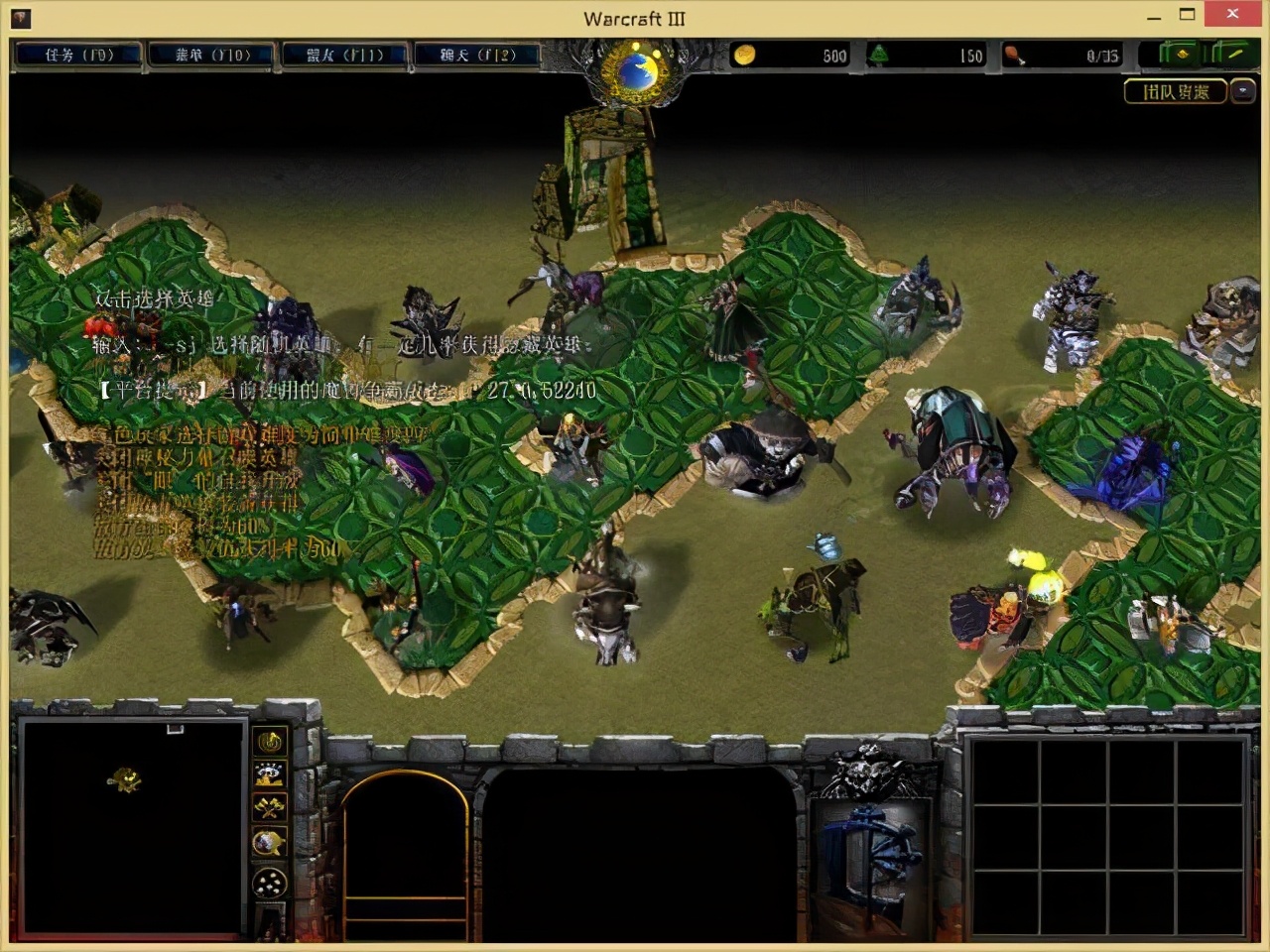
Task: Click the food supply icon near 0/35
Action: point(1014,57)
